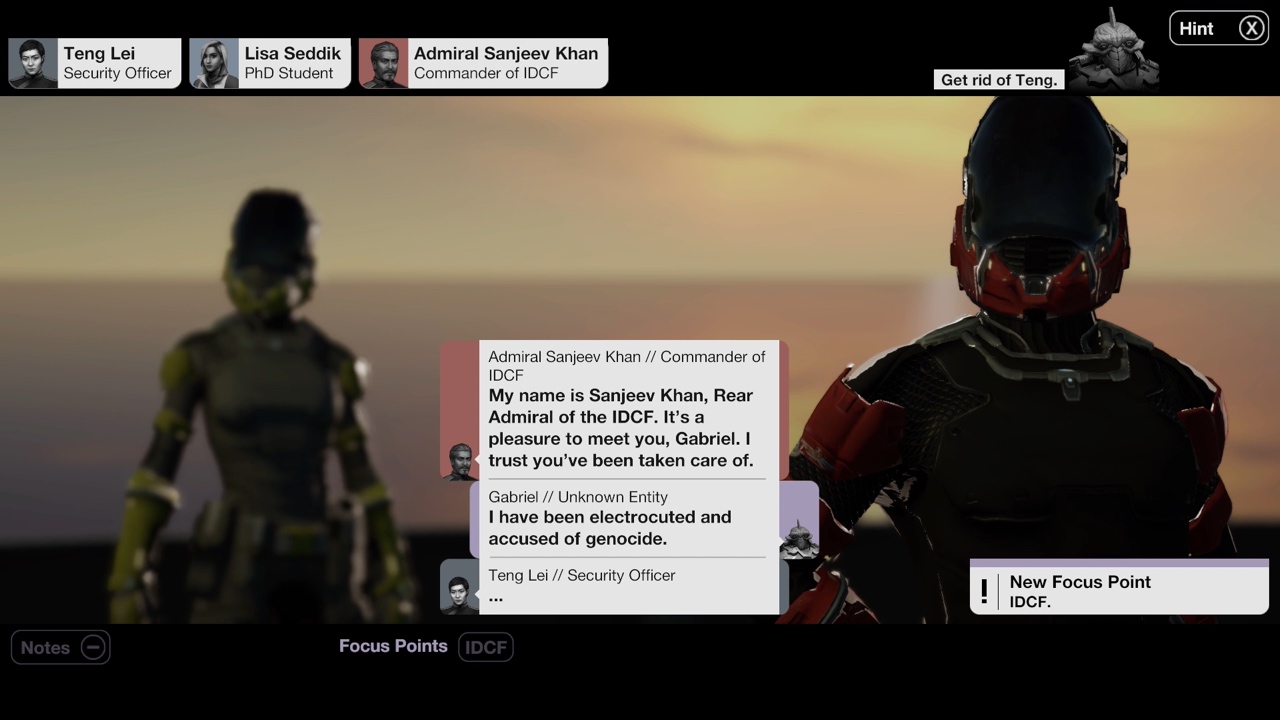
Task: Select the "Get rid of Teng." objective
Action: 998,79
